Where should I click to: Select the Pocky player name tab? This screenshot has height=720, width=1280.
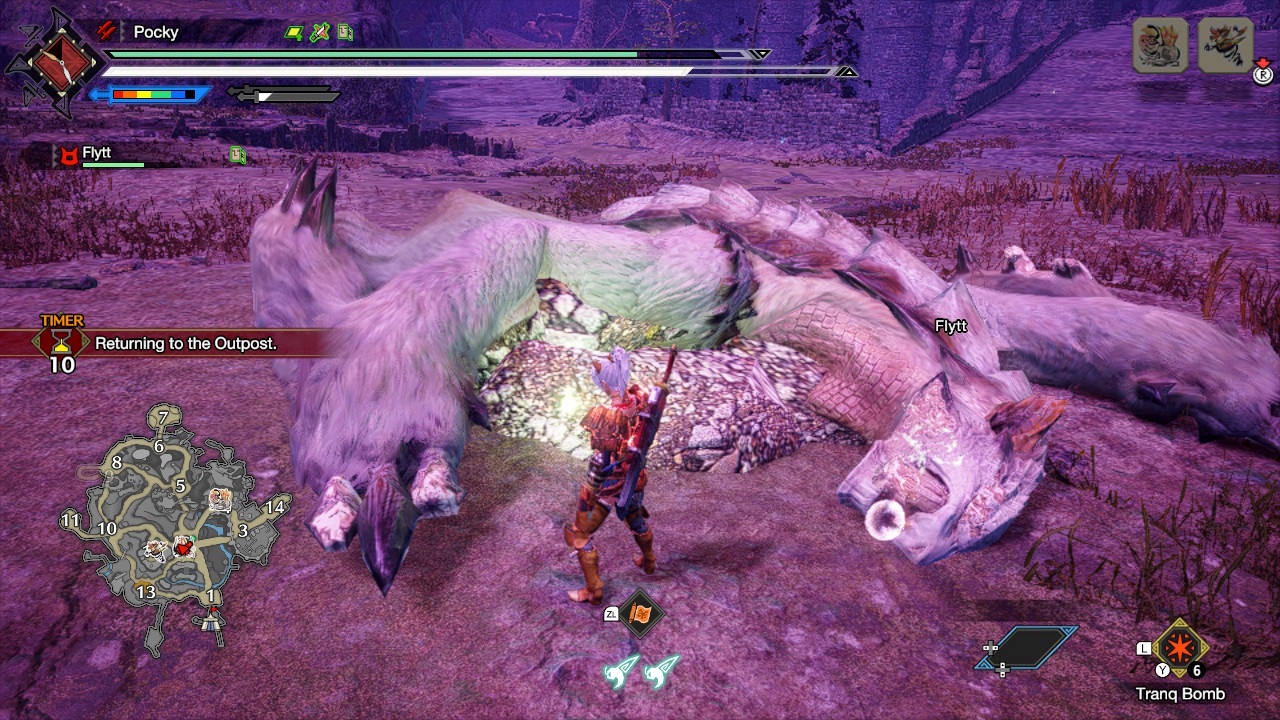[x=157, y=32]
